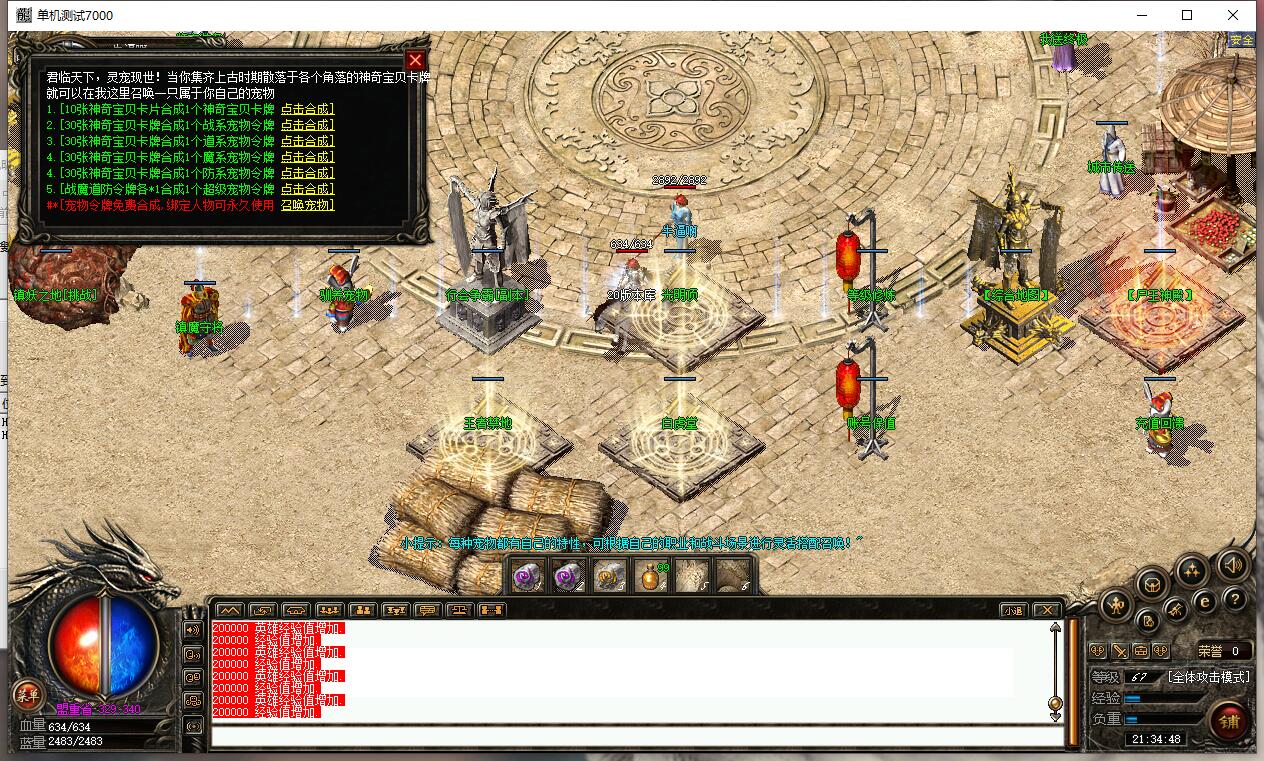The height and width of the screenshot is (761, 1264).
Task: Open the four-star sparkle skills icon
Action: click(1191, 571)
